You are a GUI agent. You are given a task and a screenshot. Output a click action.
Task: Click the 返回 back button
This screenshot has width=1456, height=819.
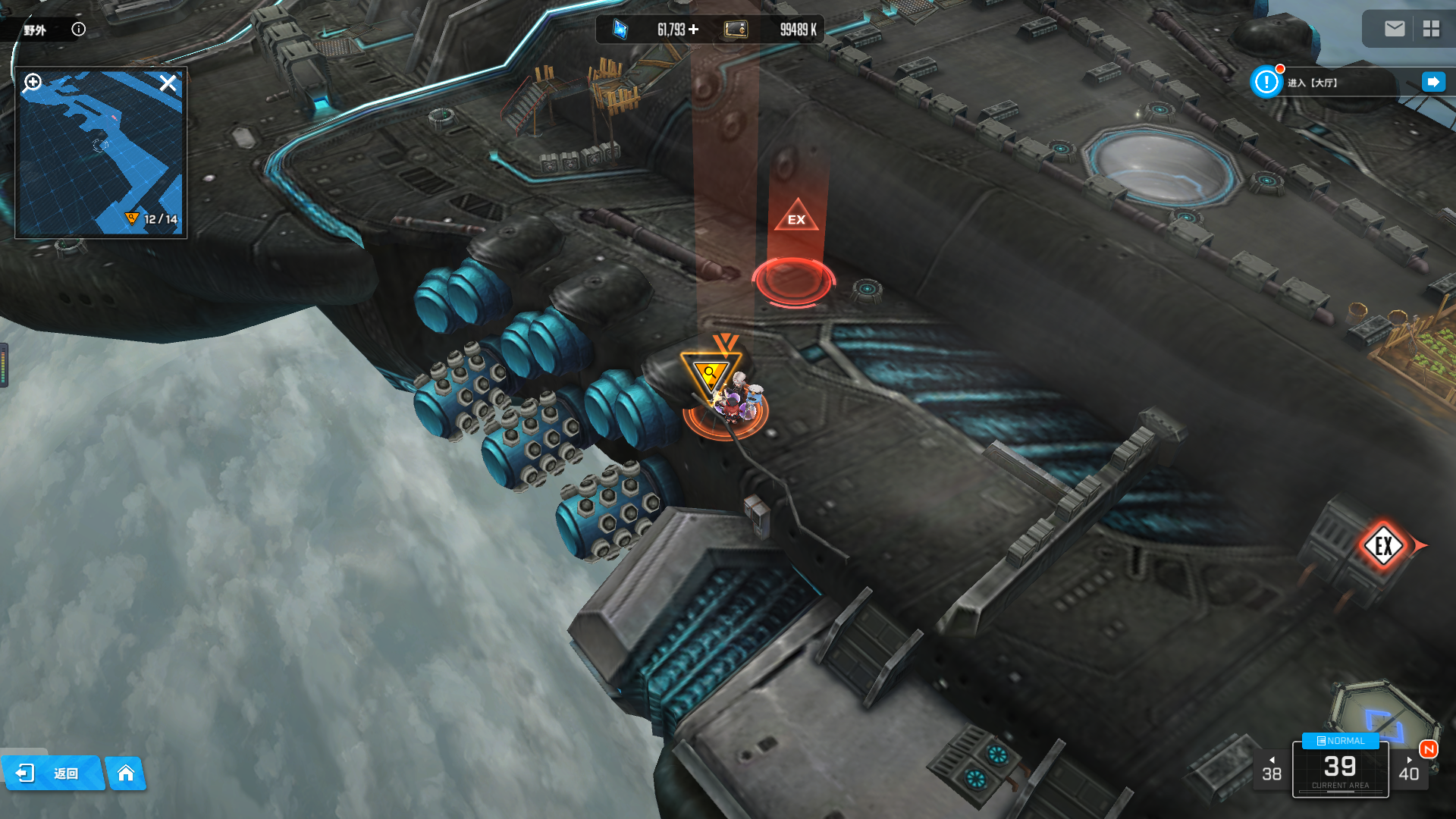[52, 773]
